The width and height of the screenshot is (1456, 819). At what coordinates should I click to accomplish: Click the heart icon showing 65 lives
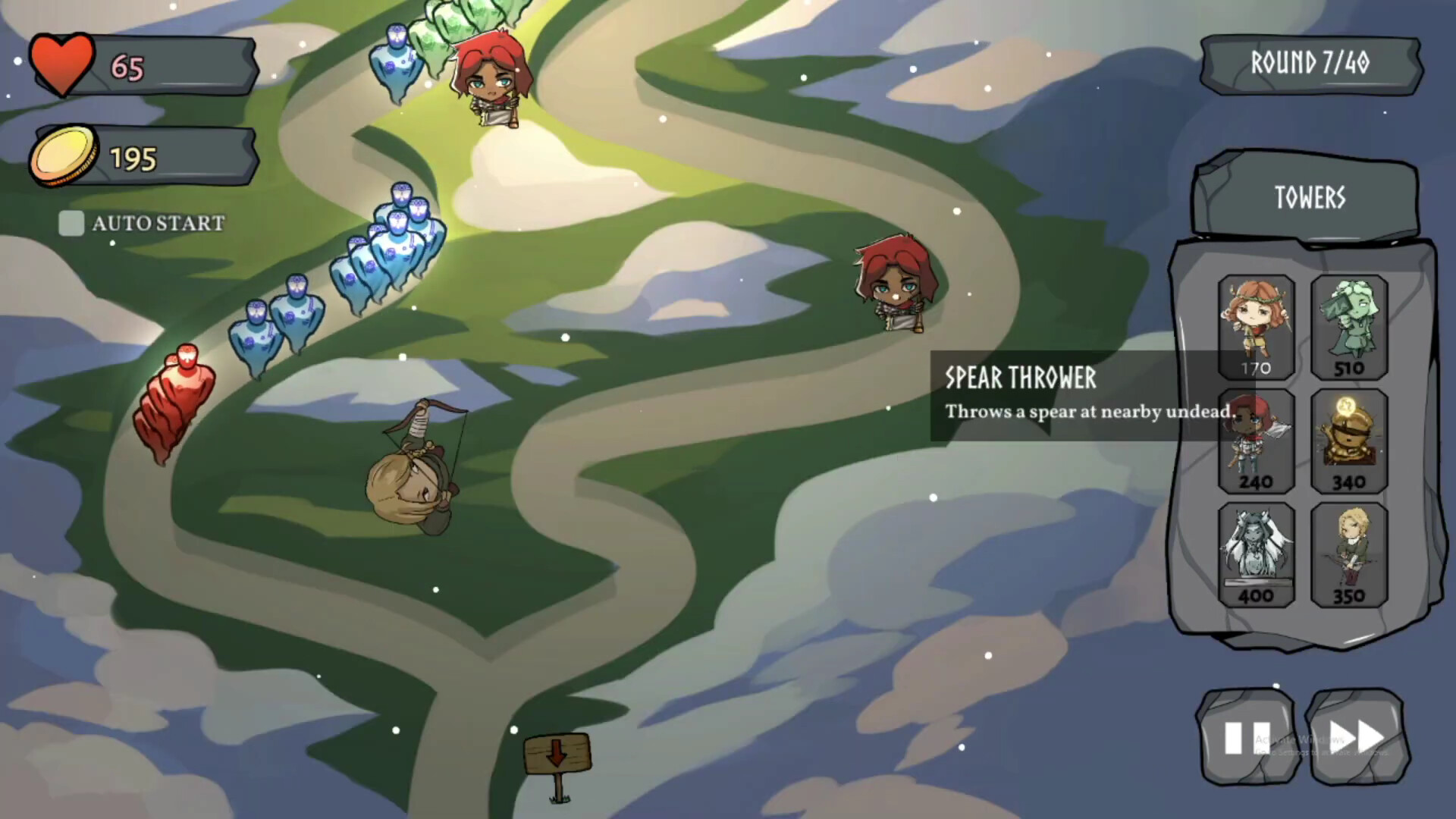tap(62, 65)
